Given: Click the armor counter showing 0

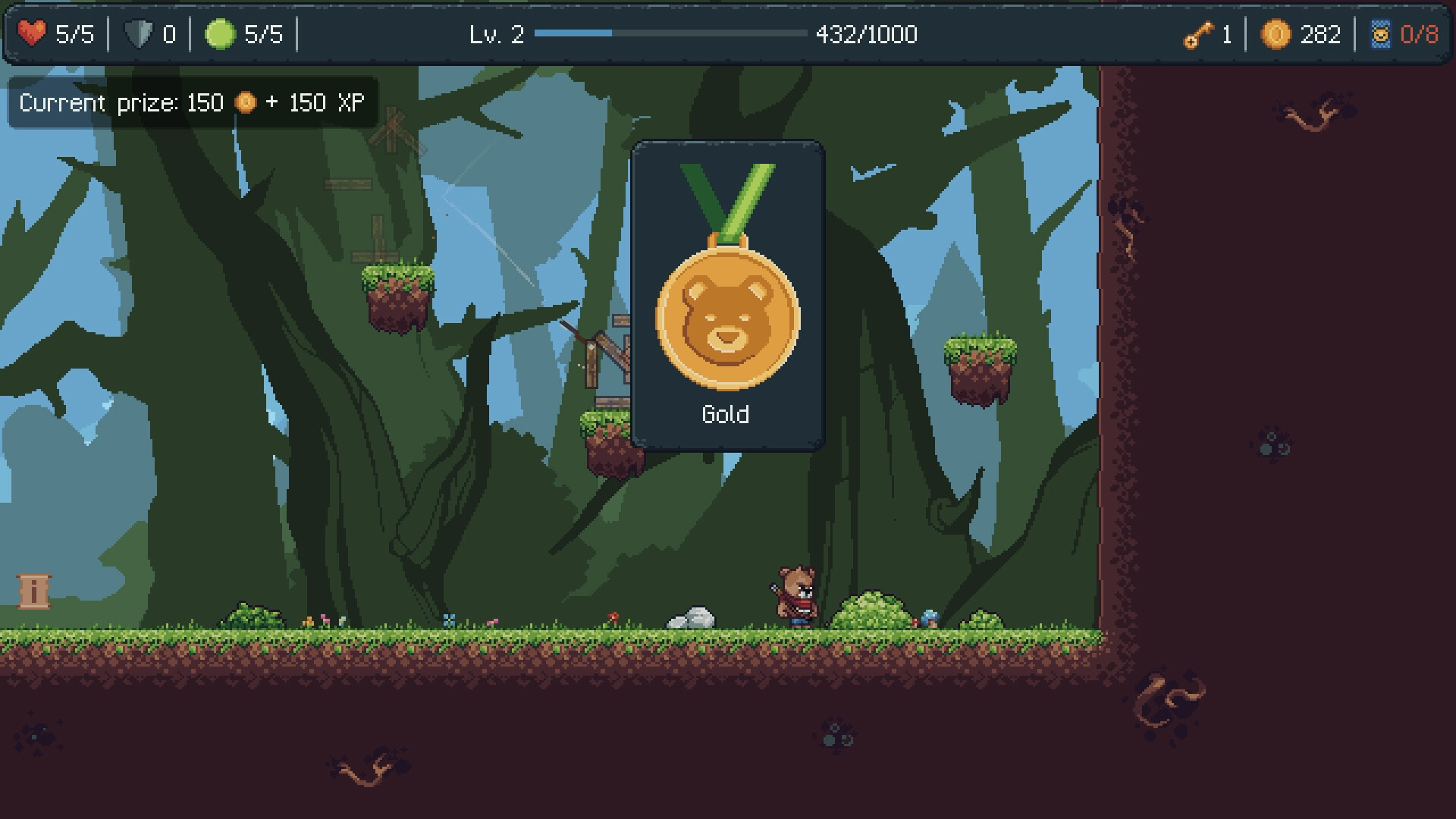Looking at the screenshot, I should 168,34.
